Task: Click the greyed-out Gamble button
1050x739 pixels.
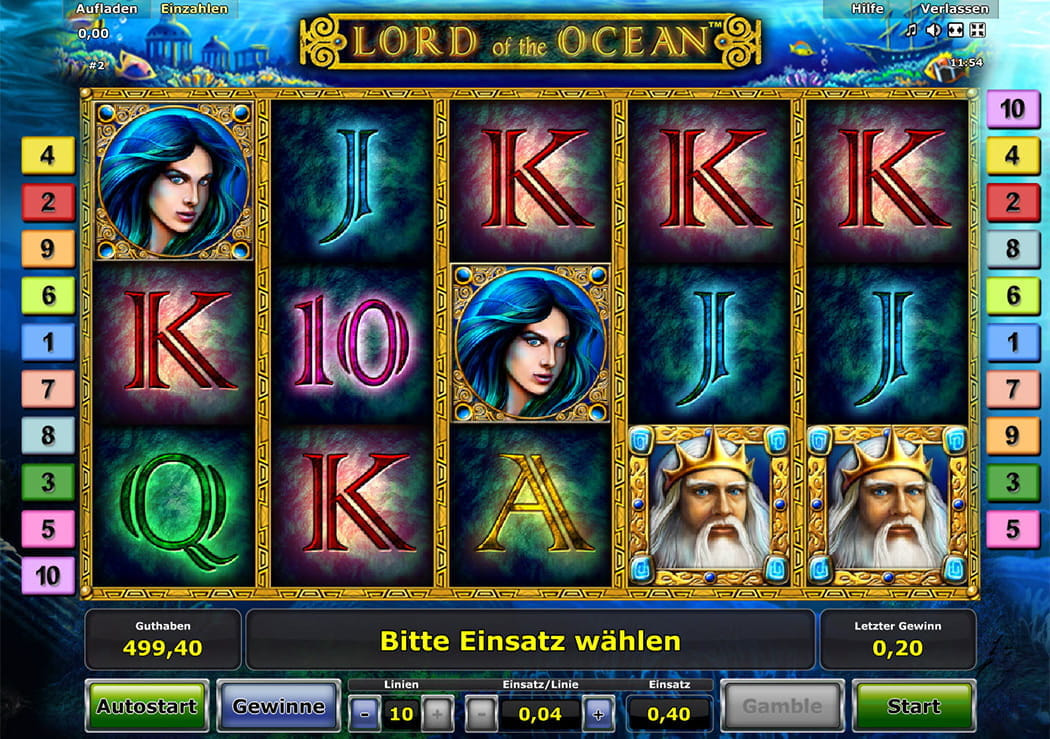Action: pyautogui.click(x=782, y=706)
